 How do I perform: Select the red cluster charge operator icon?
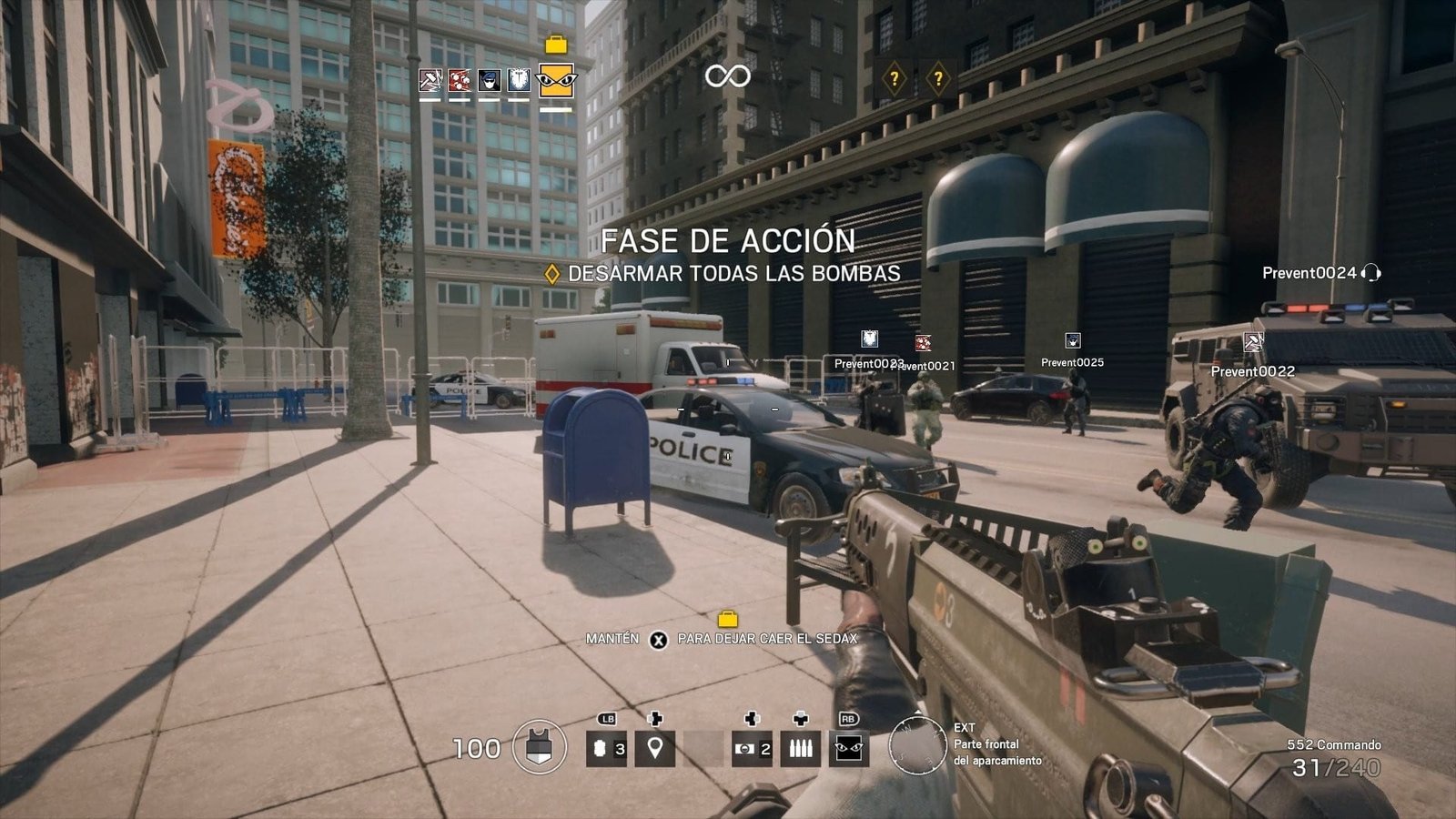tap(460, 80)
